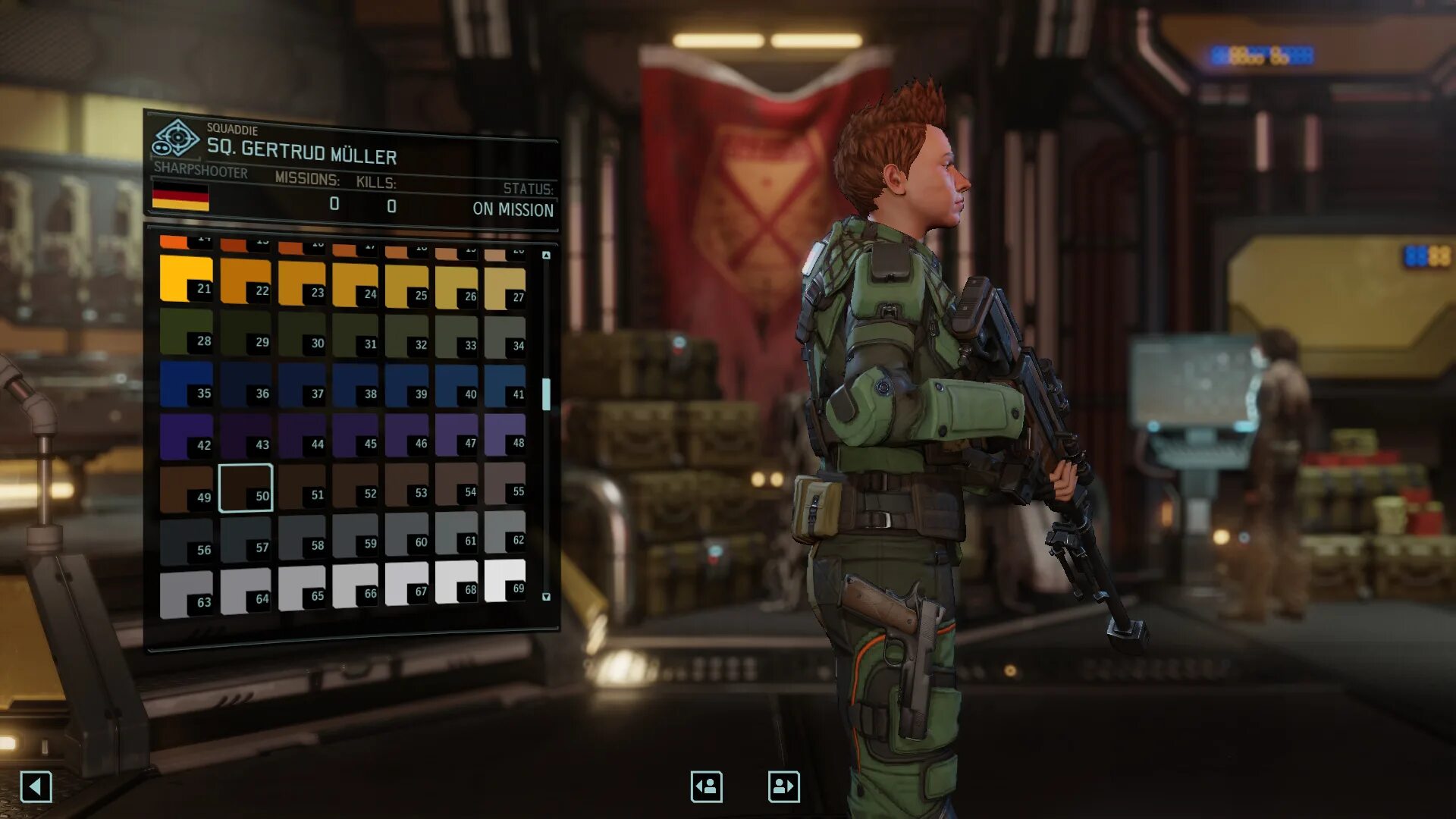1456x819 pixels.
Task: Choose olive green color swatch 32
Action: click(x=406, y=335)
